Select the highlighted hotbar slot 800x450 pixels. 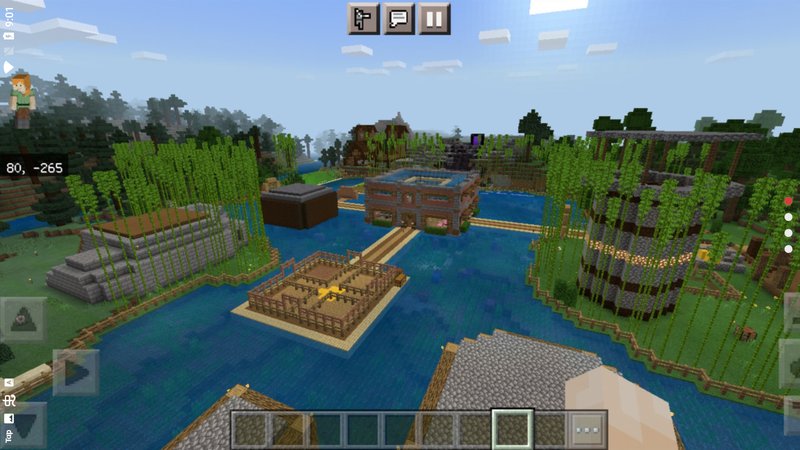513,430
